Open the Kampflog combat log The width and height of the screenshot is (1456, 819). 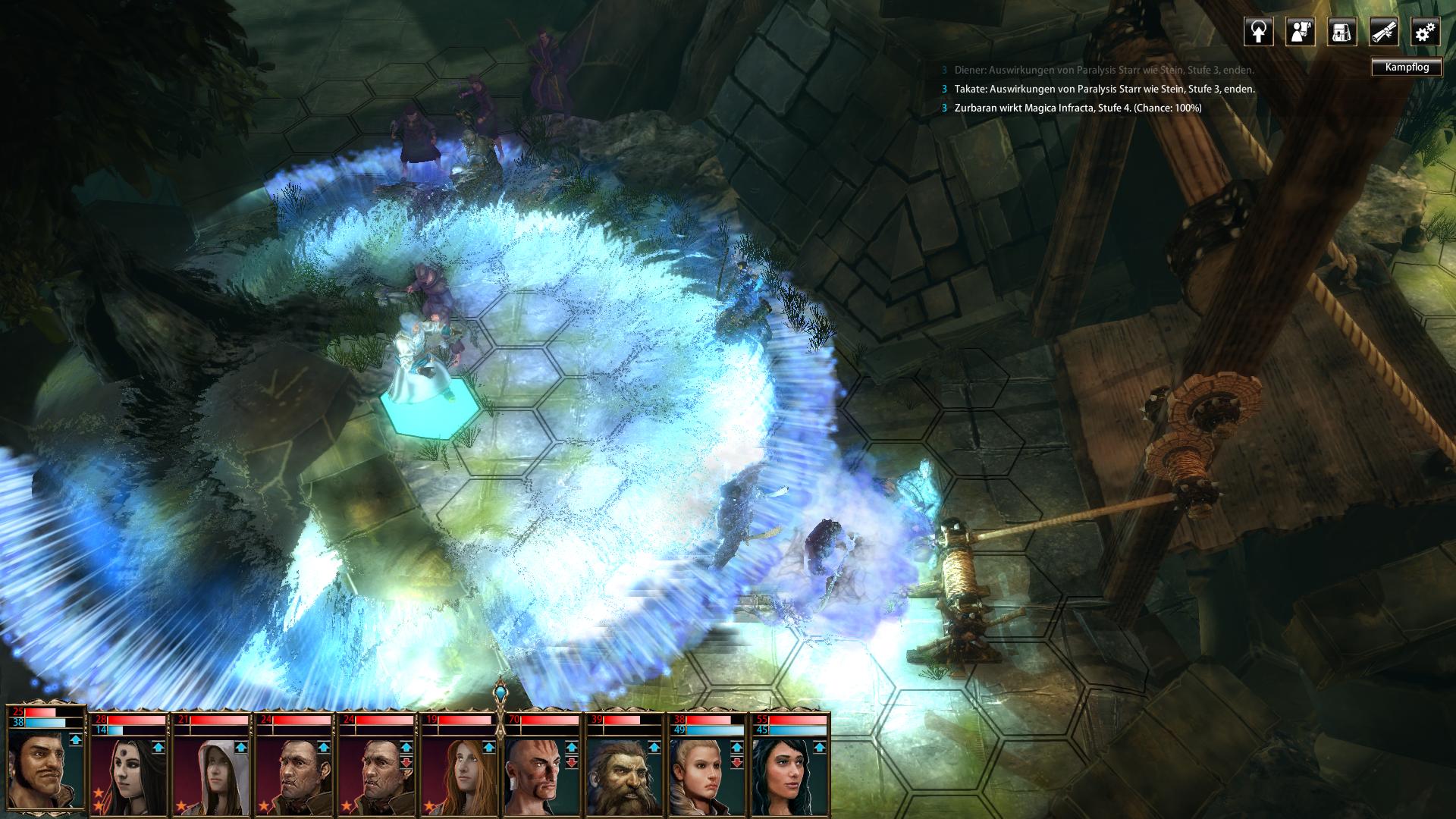(x=1406, y=67)
